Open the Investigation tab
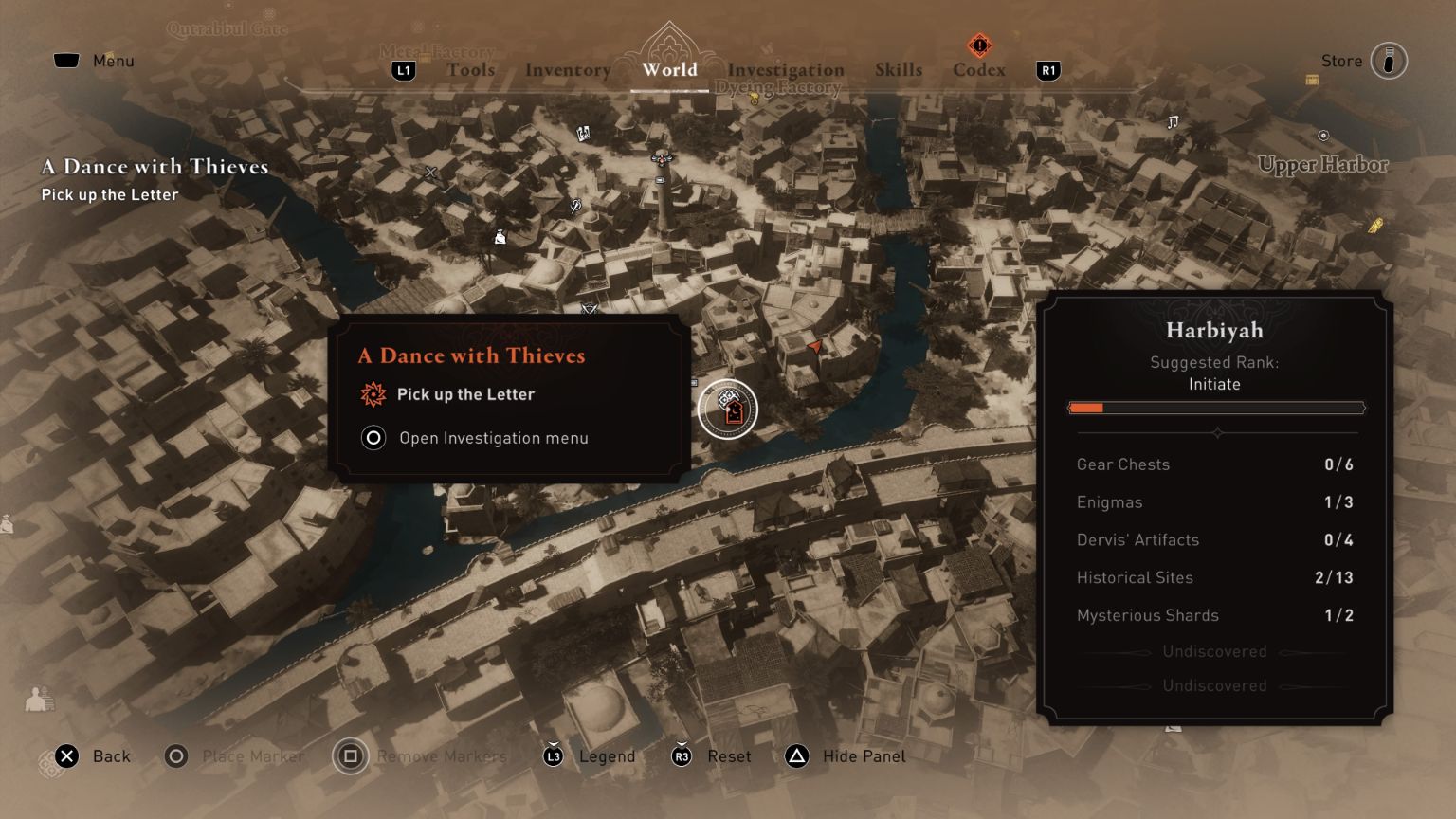 [787, 69]
